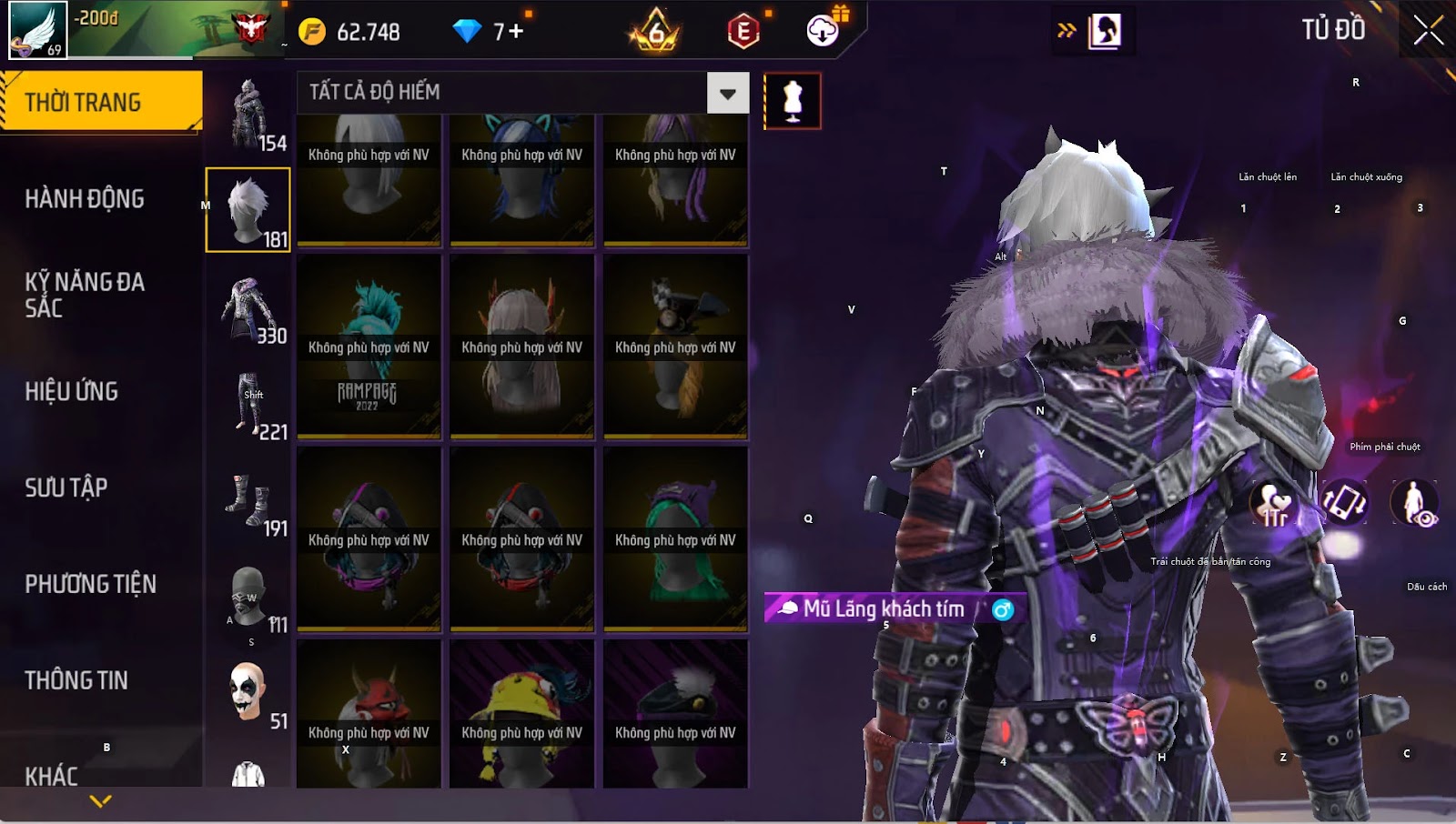The height and width of the screenshot is (824, 1456).
Task: Close the TỦ ĐỒ wardrobe screen
Action: pos(1428,31)
